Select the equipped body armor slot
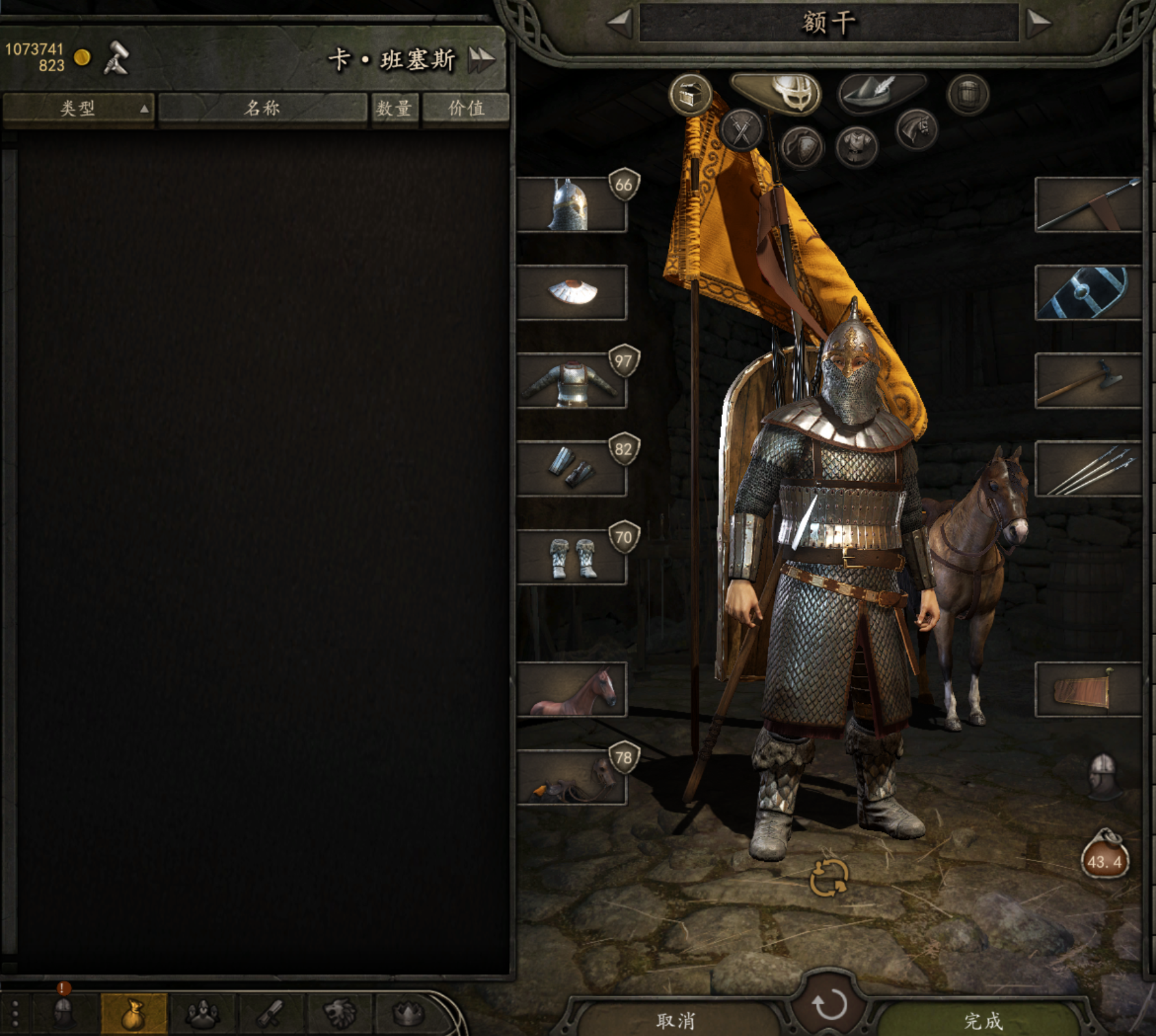Screen dimensions: 1156x1036 (571, 381)
